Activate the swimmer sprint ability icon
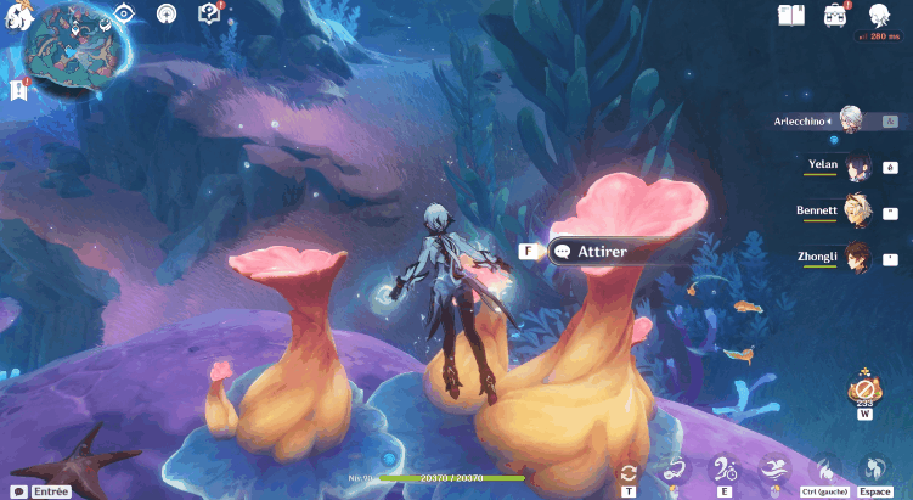The image size is (913, 500). click(772, 468)
